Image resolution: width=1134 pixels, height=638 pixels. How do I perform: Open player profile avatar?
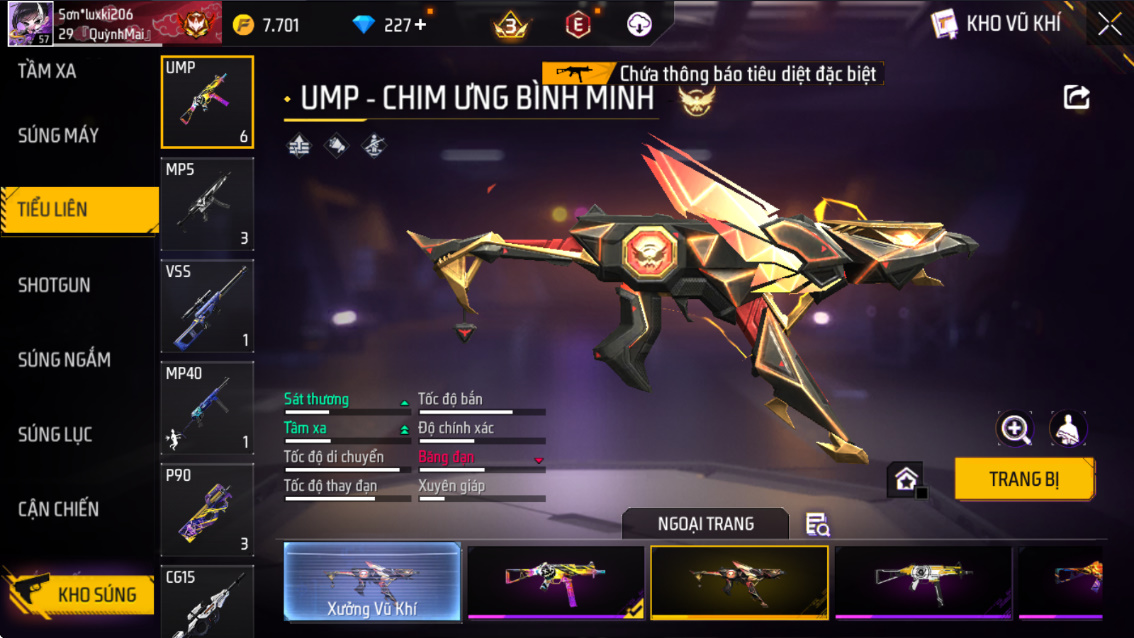click(30, 24)
